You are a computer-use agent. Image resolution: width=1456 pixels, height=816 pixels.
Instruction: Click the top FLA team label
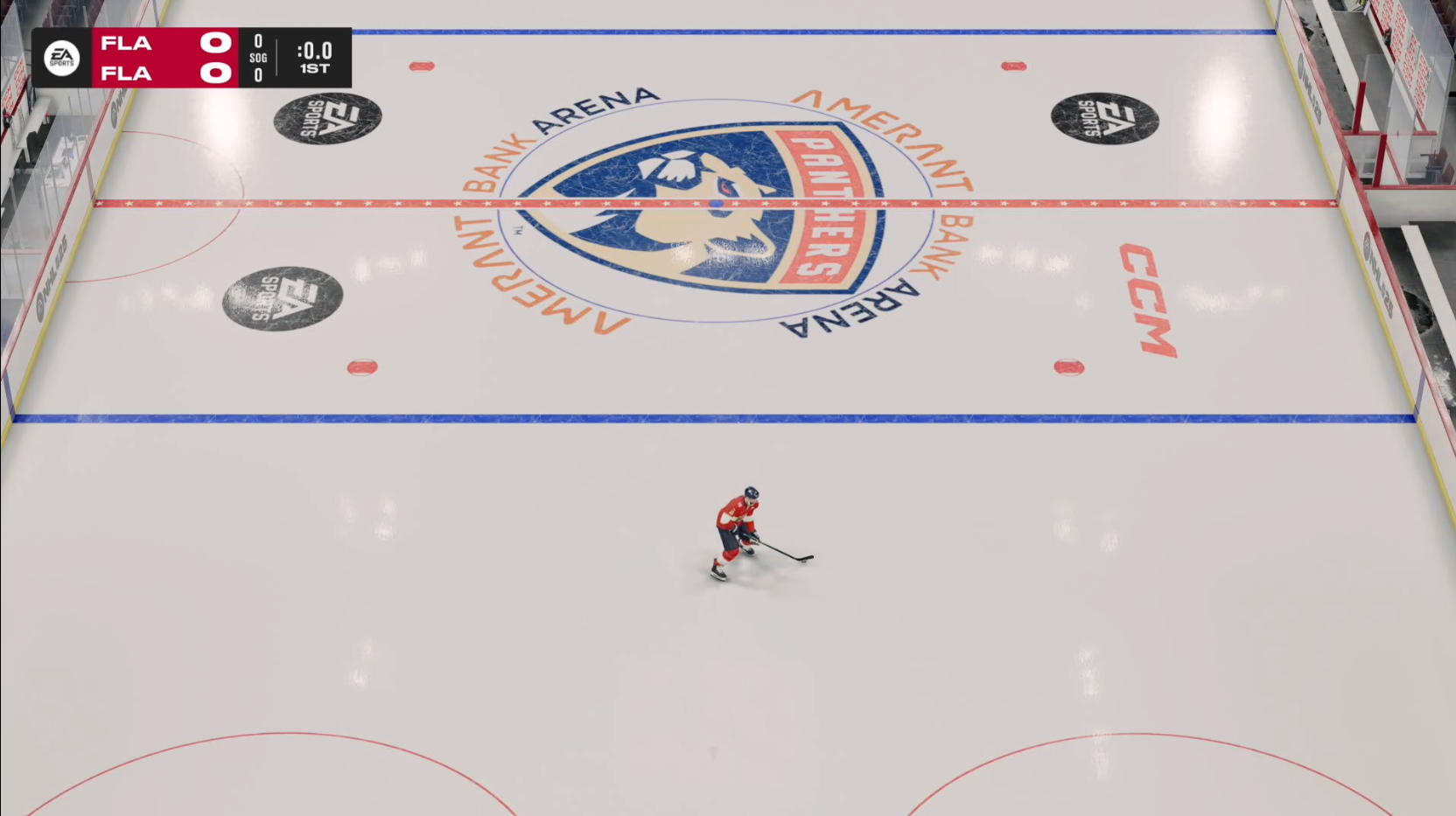[x=125, y=42]
